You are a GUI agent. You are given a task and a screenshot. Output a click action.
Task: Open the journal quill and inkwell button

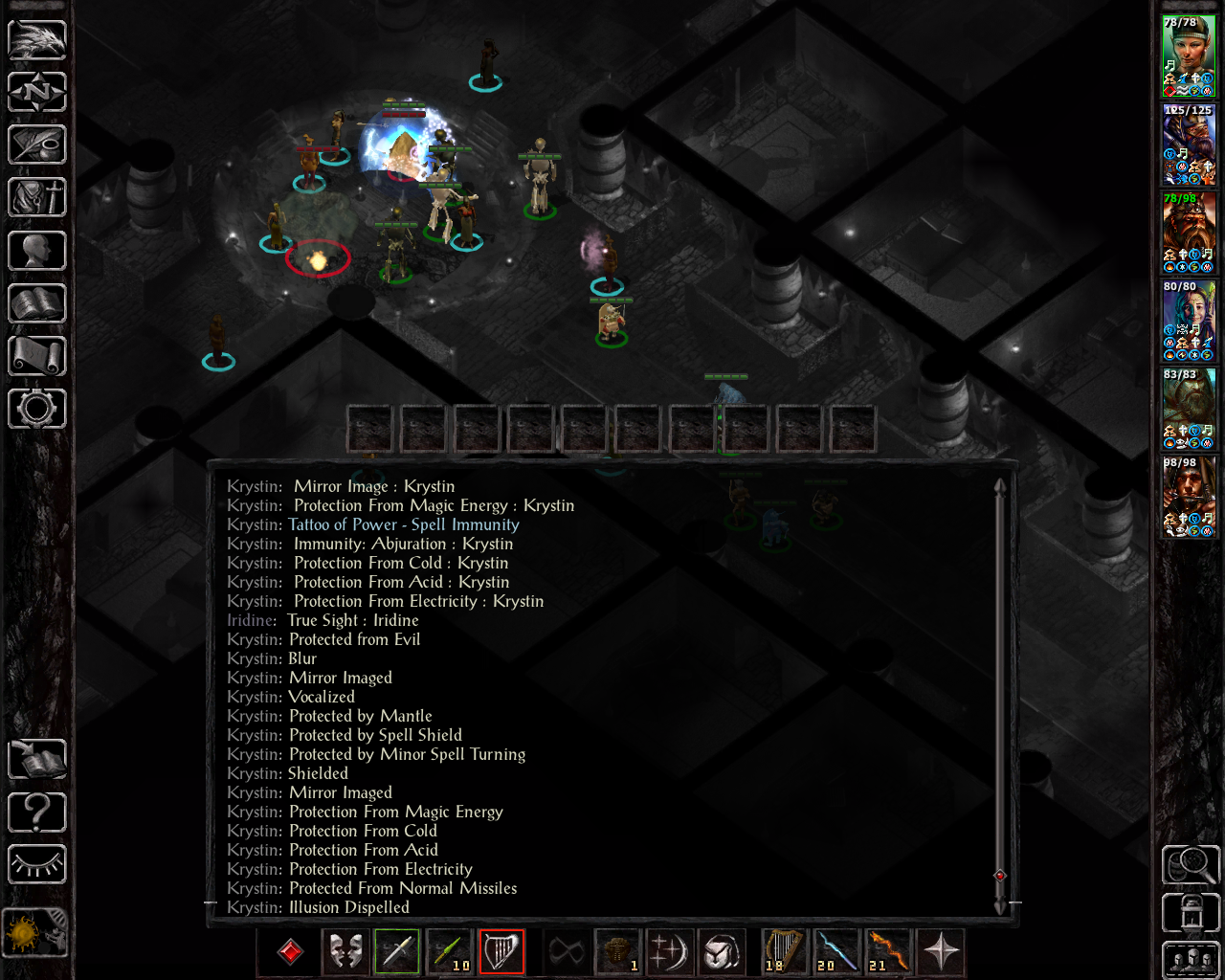click(37, 145)
